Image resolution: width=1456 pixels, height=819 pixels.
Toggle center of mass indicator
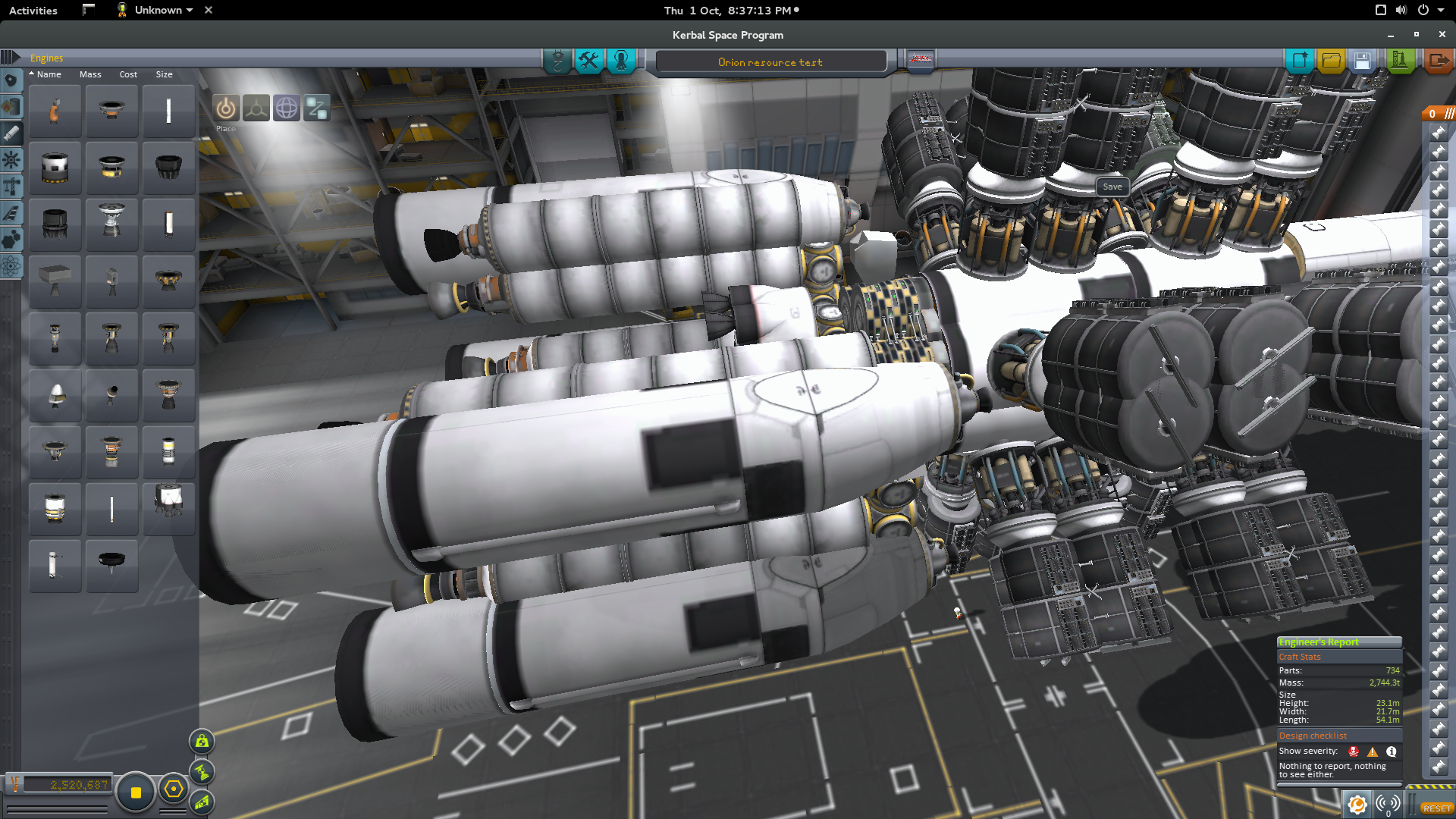tap(202, 742)
